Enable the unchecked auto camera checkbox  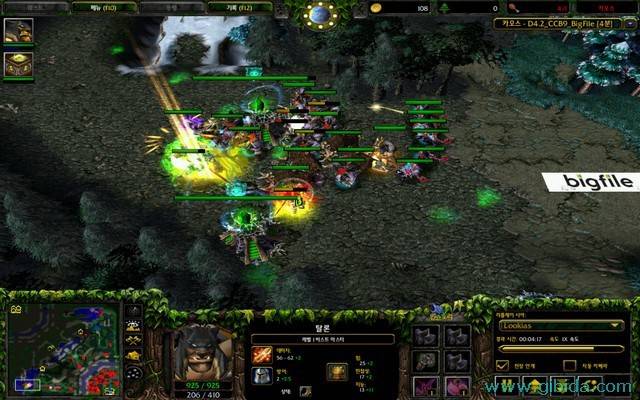coord(568,365)
